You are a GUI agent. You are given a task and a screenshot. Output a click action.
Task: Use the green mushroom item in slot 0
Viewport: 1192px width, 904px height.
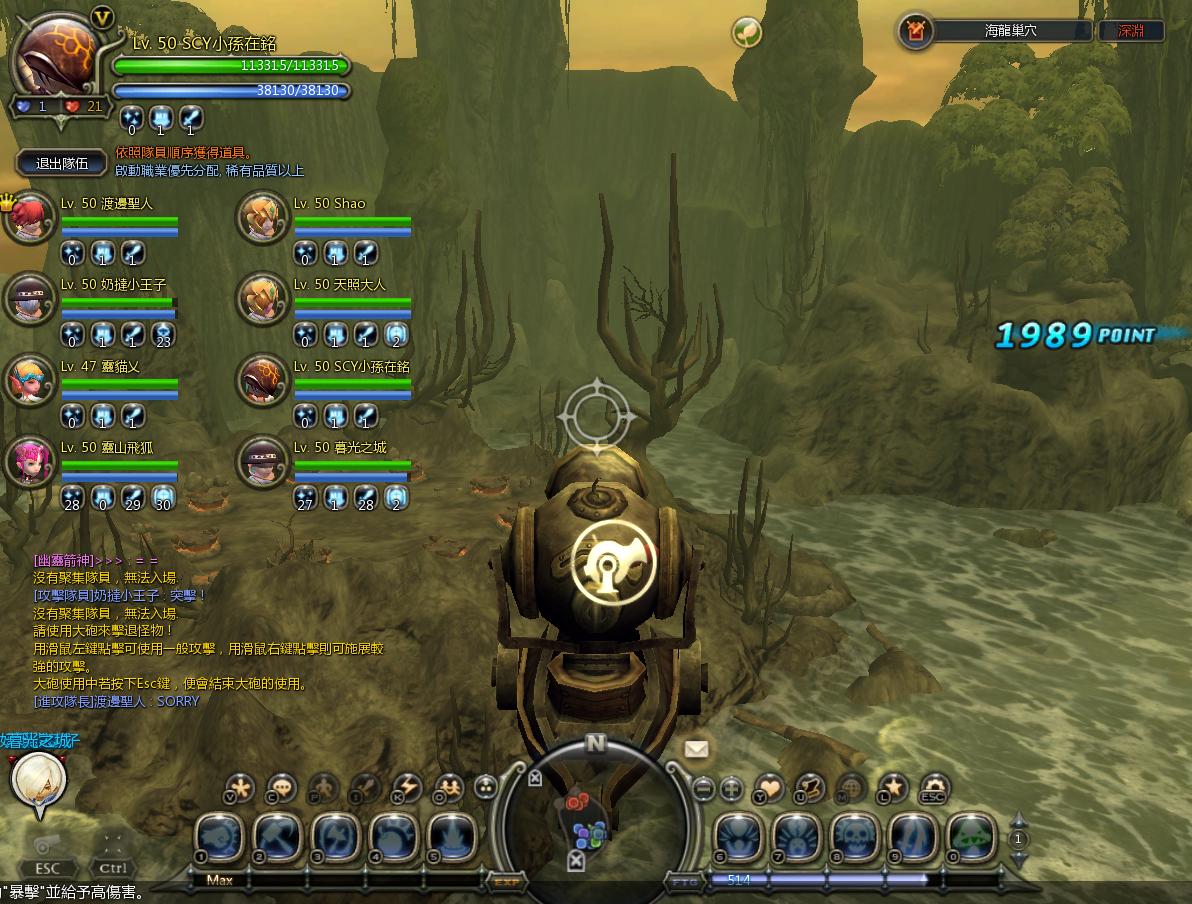[971, 837]
